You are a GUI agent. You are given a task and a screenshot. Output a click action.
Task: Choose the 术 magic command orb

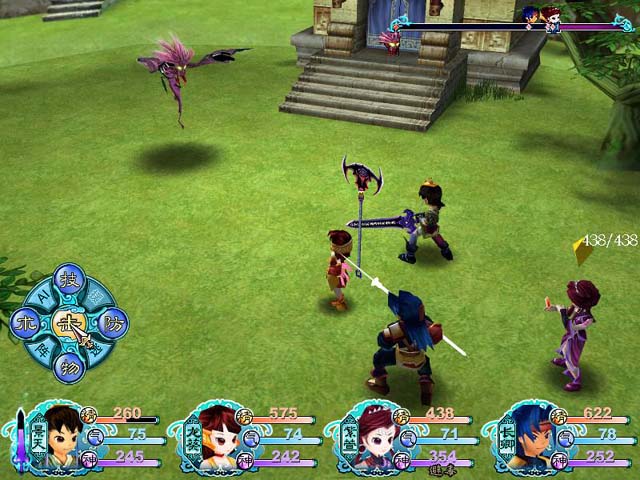pyautogui.click(x=26, y=322)
